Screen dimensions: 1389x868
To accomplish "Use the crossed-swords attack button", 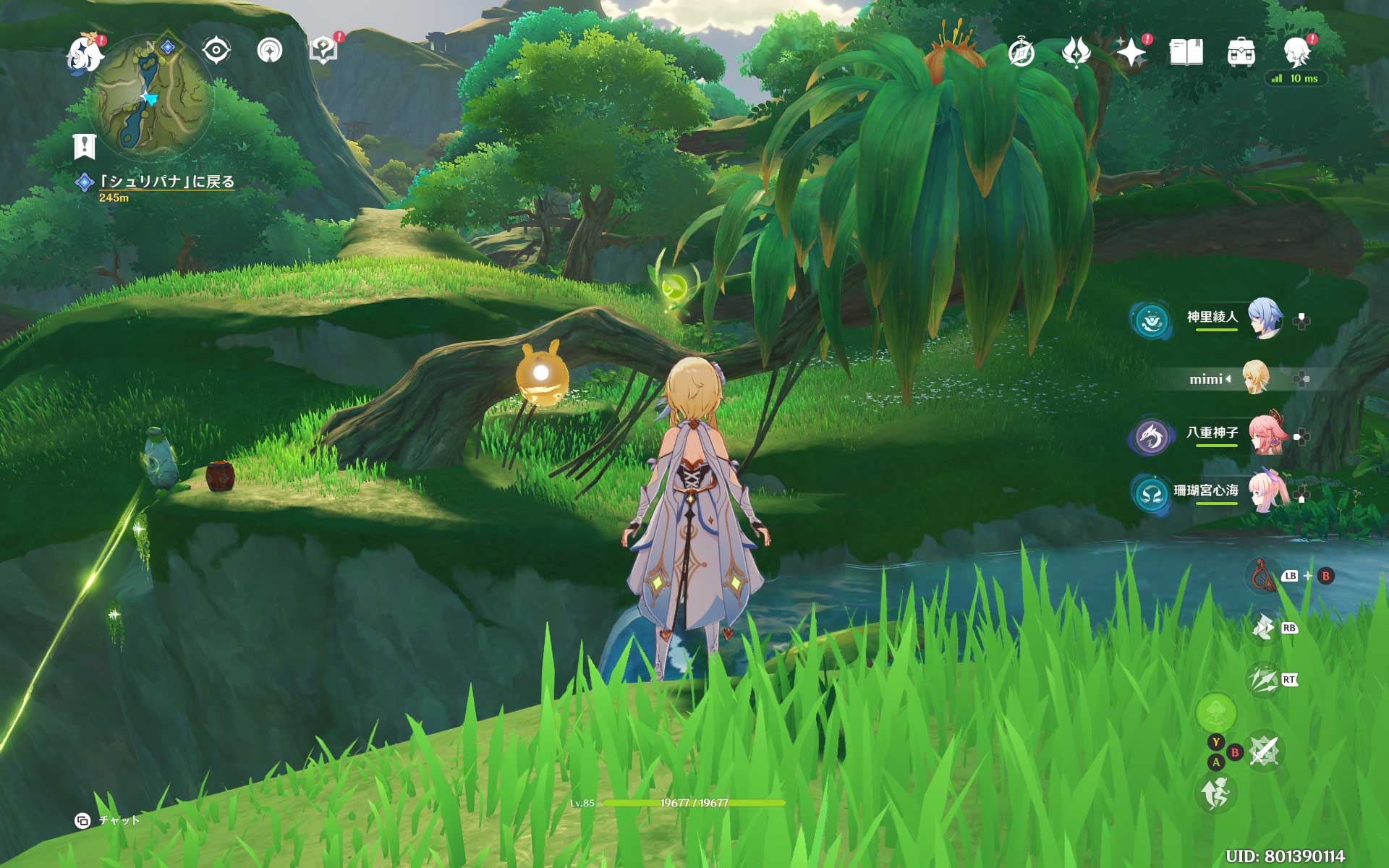I will pos(1264,752).
